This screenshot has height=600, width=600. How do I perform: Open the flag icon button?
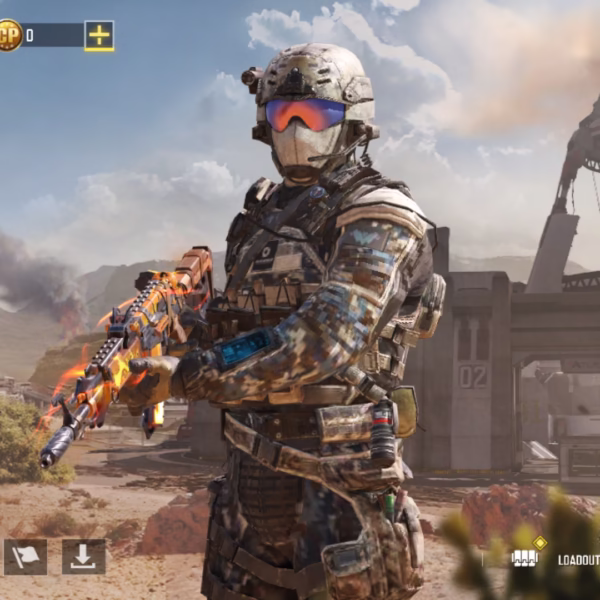[25, 557]
